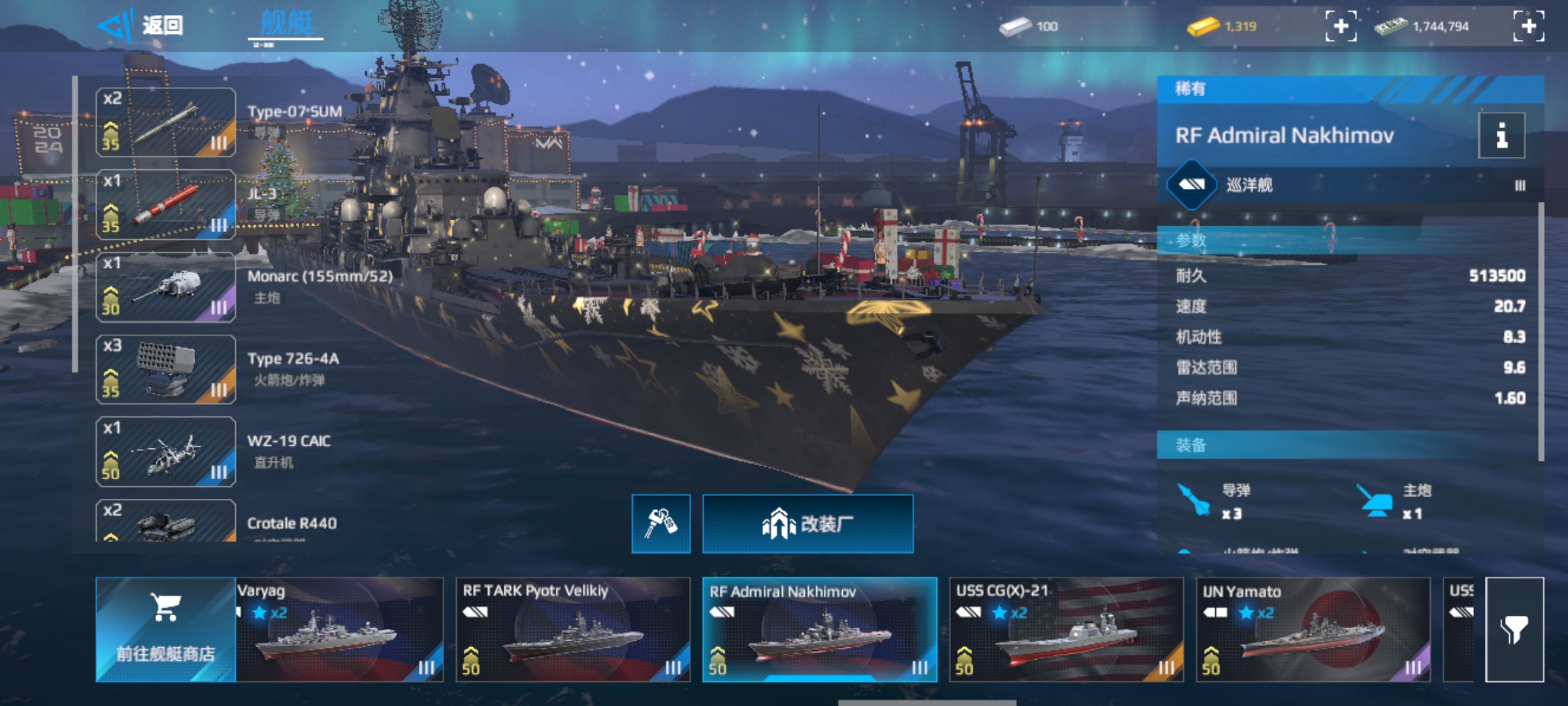The width and height of the screenshot is (1568, 706).
Task: Pick the WZ-19 CAIC helicopter slot
Action: (x=166, y=452)
